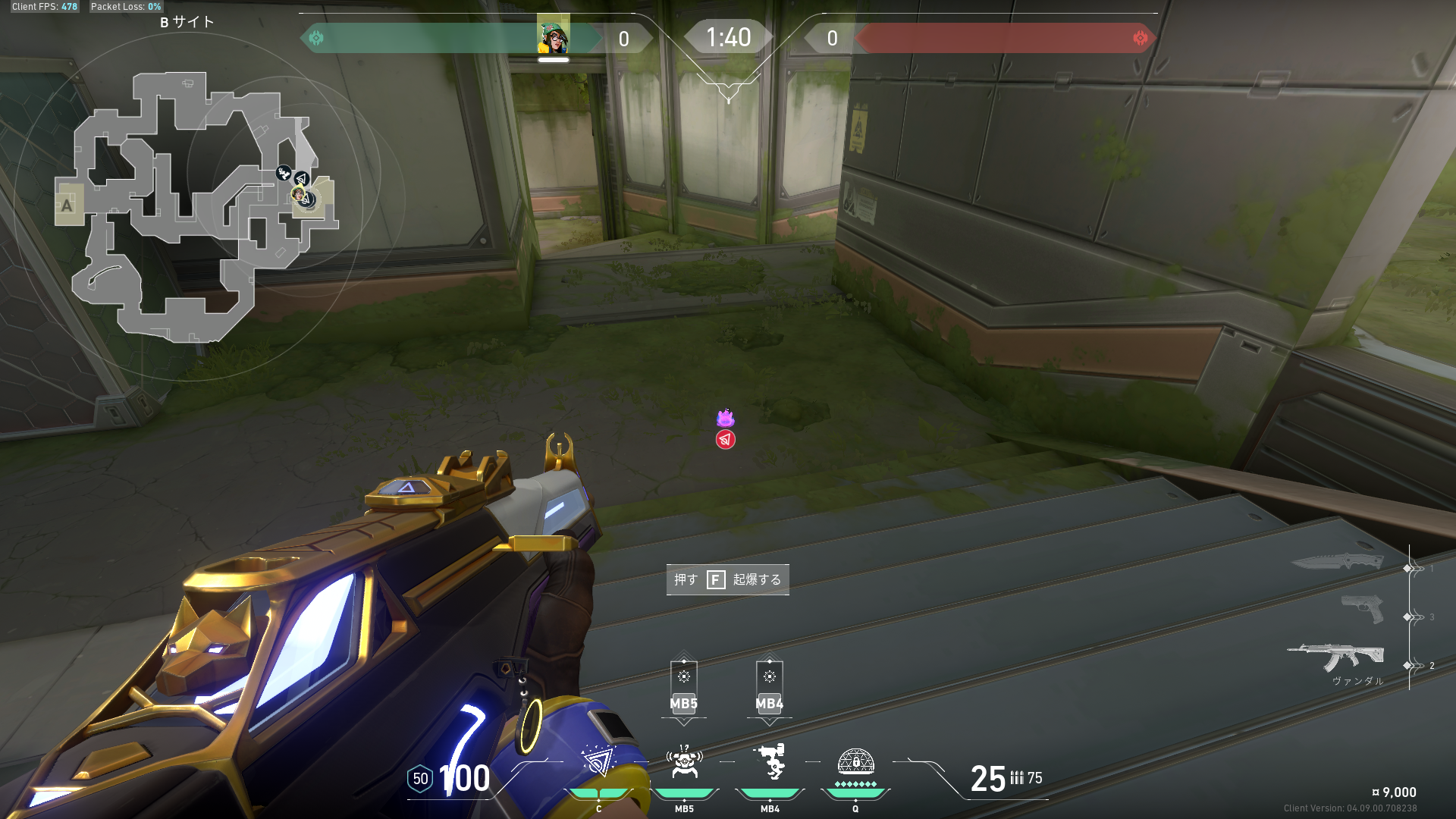The image size is (1456, 819).
Task: Click the red Nanoswarm marker on the ground
Action: click(726, 440)
